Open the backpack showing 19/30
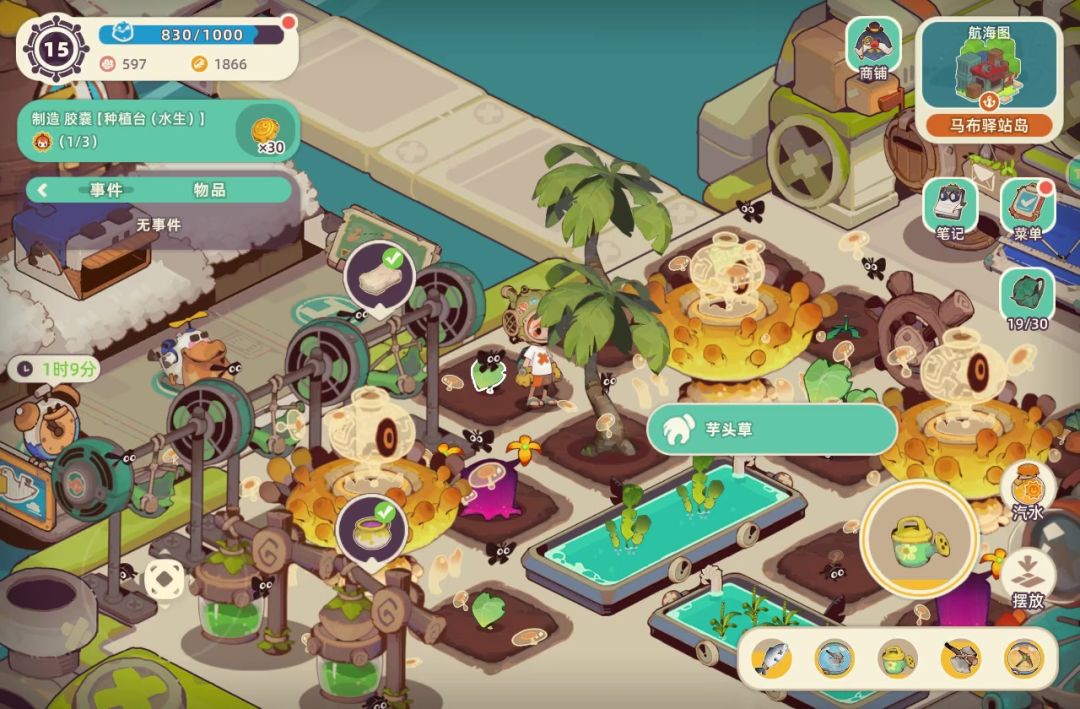This screenshot has height=709, width=1080. pos(1027,298)
